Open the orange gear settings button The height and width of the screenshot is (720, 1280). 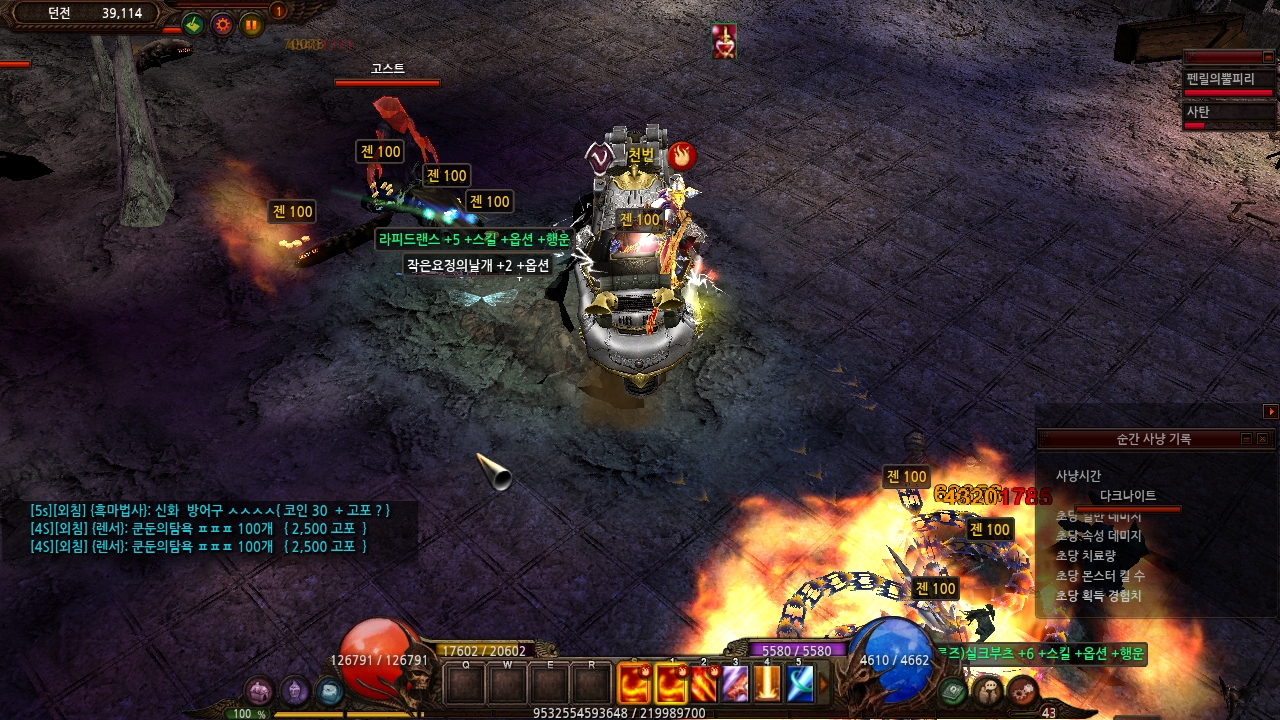pos(222,25)
